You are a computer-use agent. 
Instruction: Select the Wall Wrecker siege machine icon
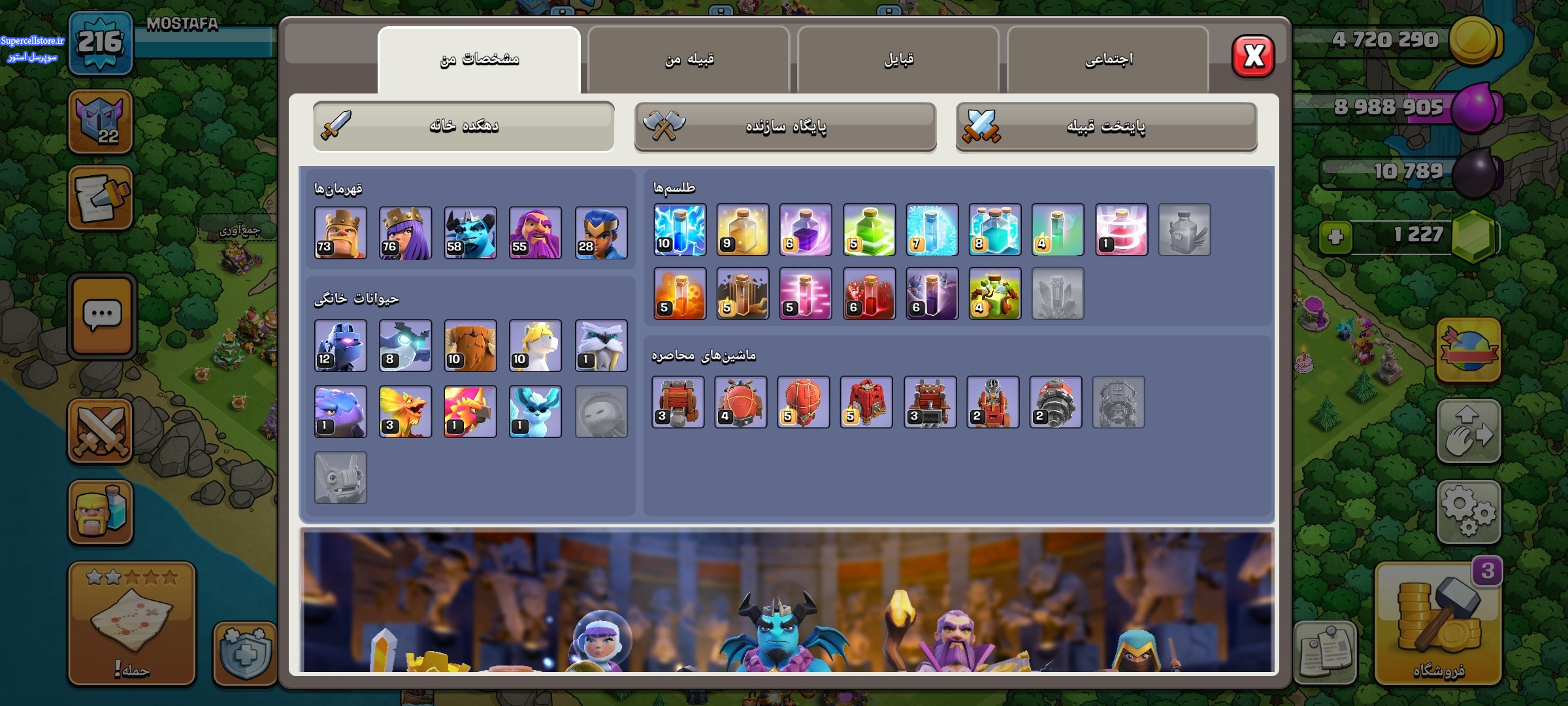pos(678,403)
